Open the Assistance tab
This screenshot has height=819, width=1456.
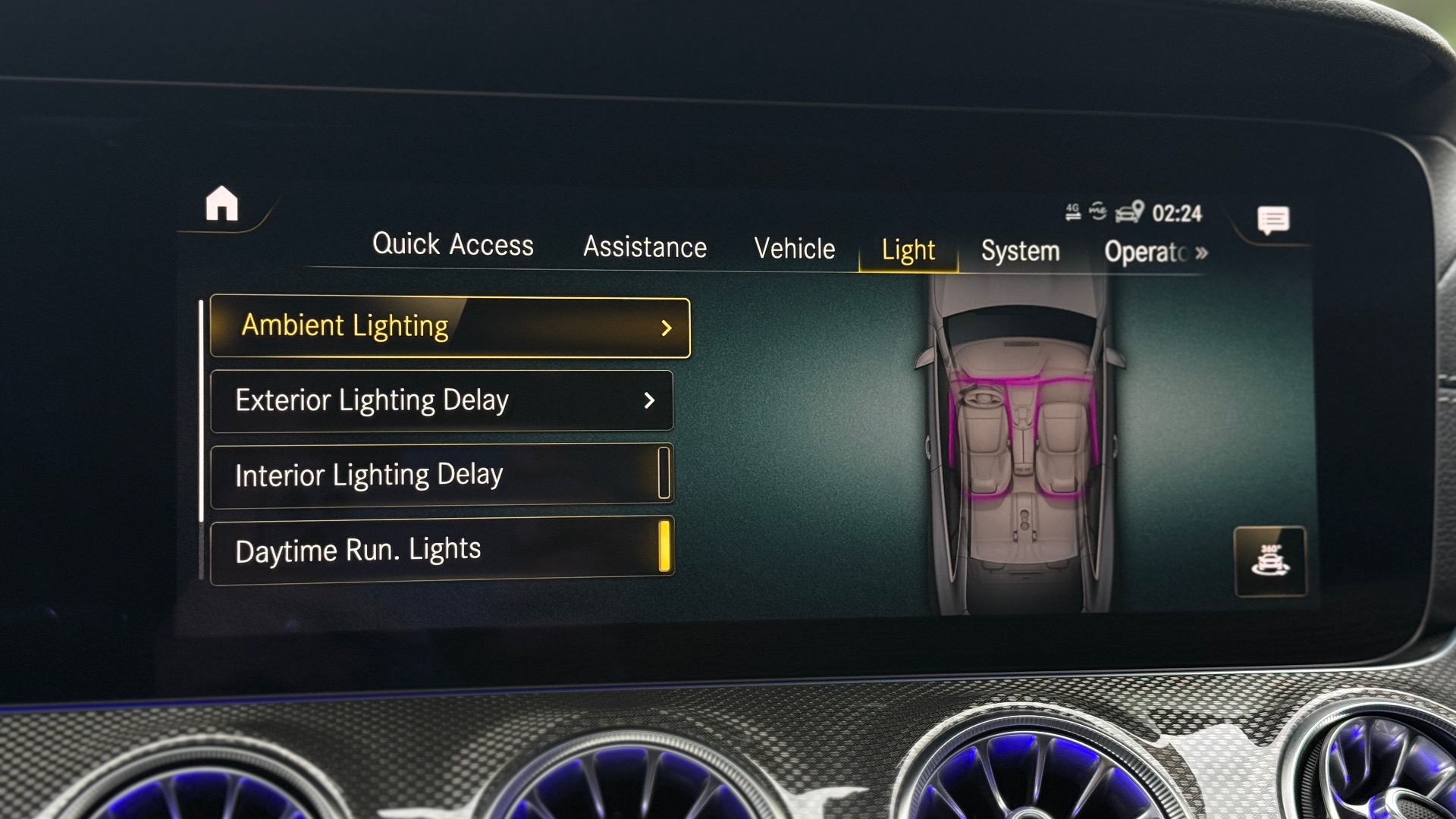(x=645, y=247)
